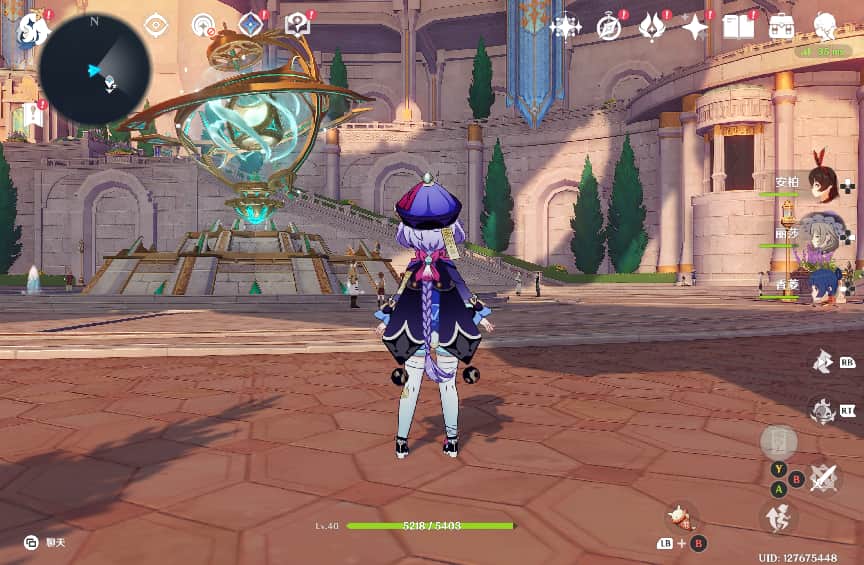864x565 pixels.
Task: Toggle the eye-shaped elemental sight icon
Action: [156, 25]
